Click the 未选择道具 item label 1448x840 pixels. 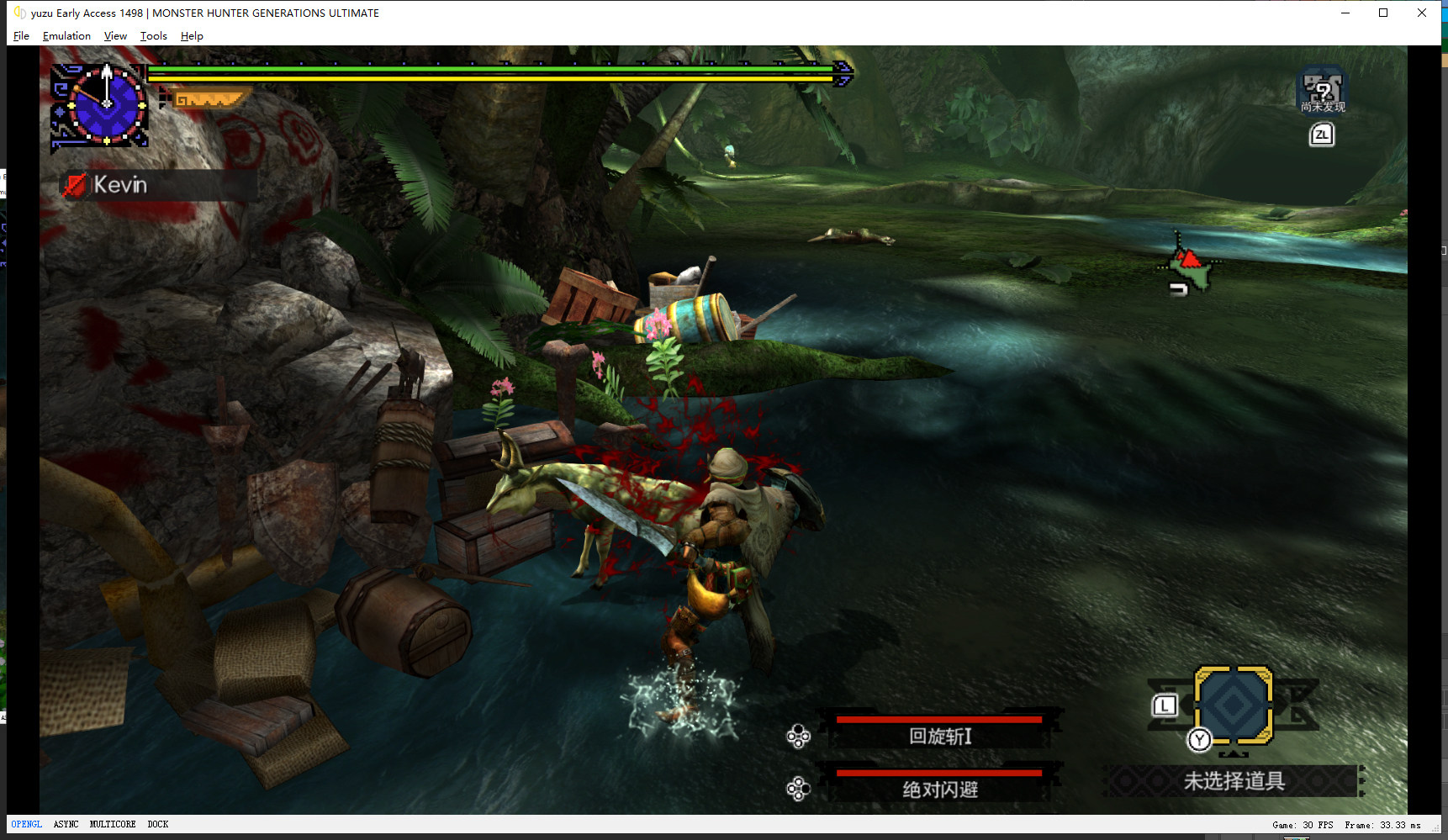1234,781
